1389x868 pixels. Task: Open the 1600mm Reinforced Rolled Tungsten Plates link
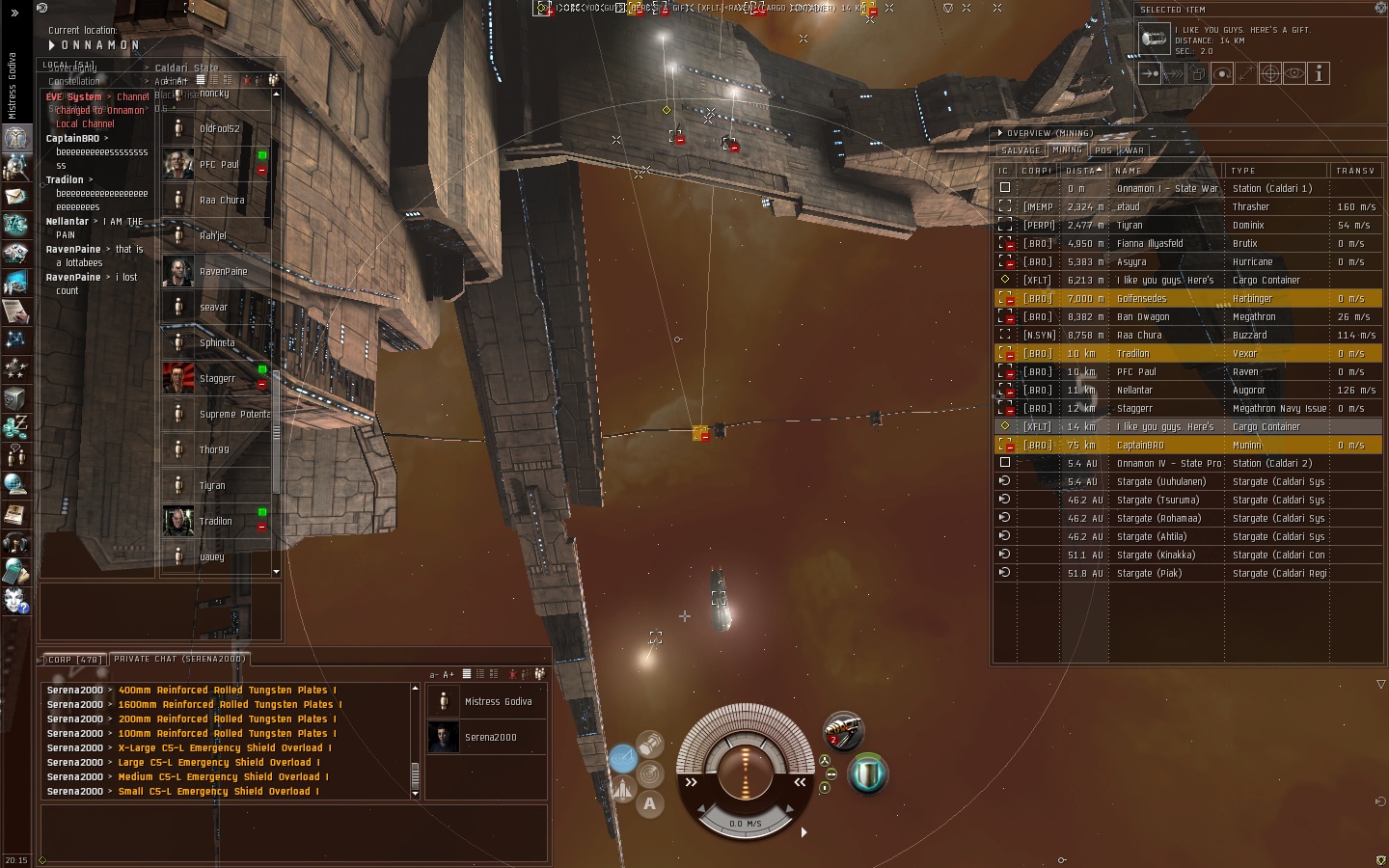click(228, 705)
